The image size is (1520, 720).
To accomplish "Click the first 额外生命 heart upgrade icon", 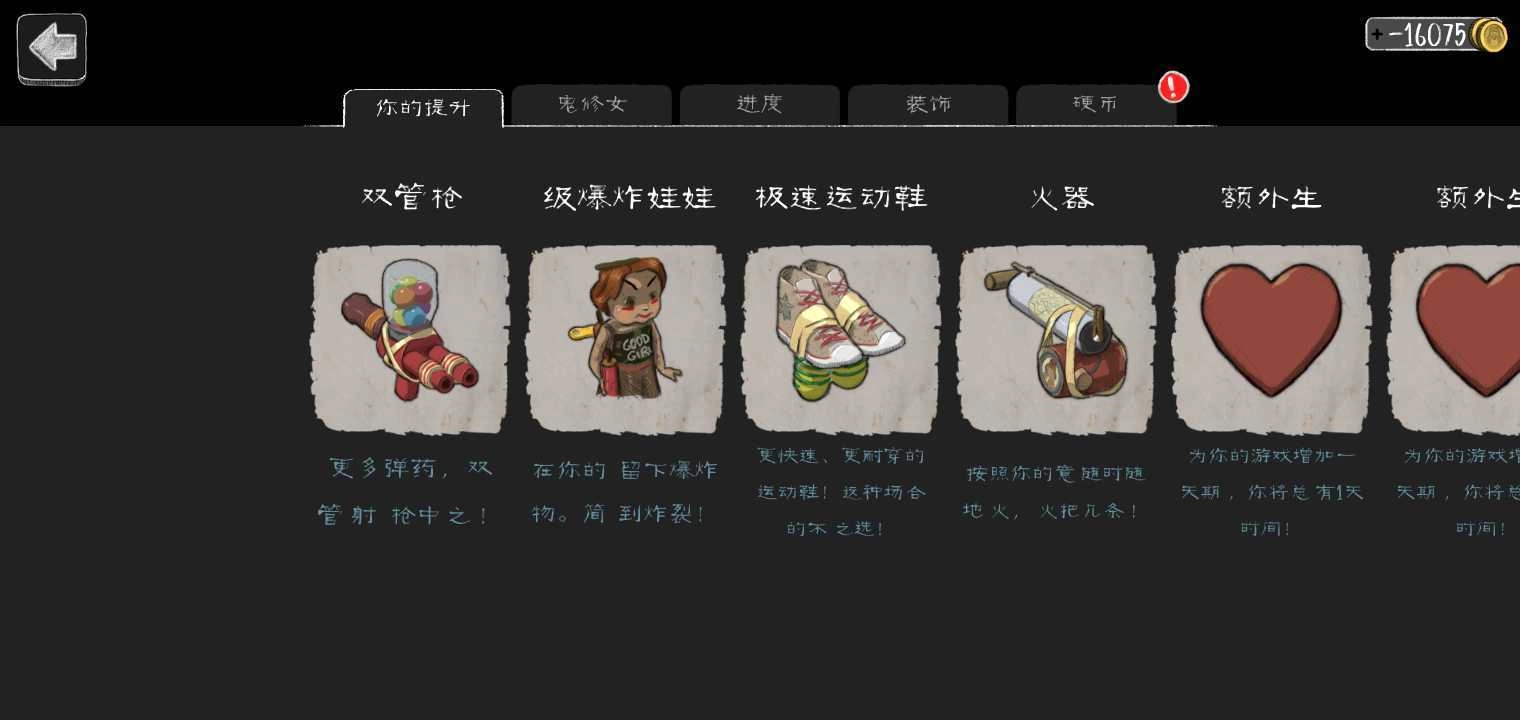I will click(1271, 338).
